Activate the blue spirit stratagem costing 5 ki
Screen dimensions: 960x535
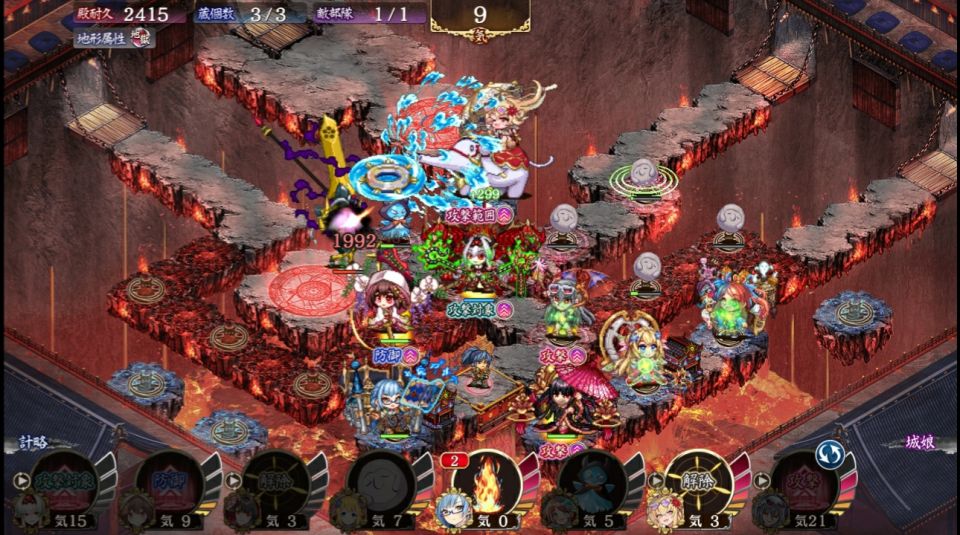592,484
